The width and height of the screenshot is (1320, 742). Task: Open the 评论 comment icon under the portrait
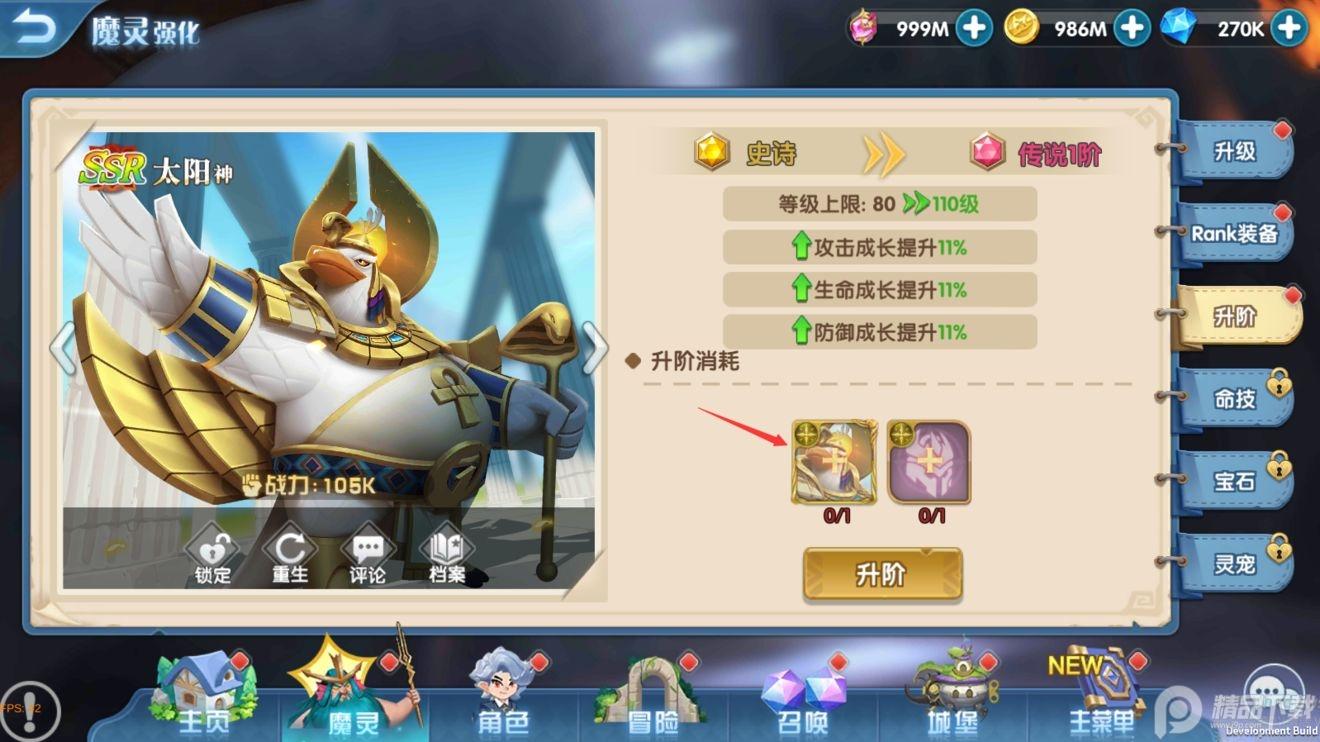coord(368,551)
